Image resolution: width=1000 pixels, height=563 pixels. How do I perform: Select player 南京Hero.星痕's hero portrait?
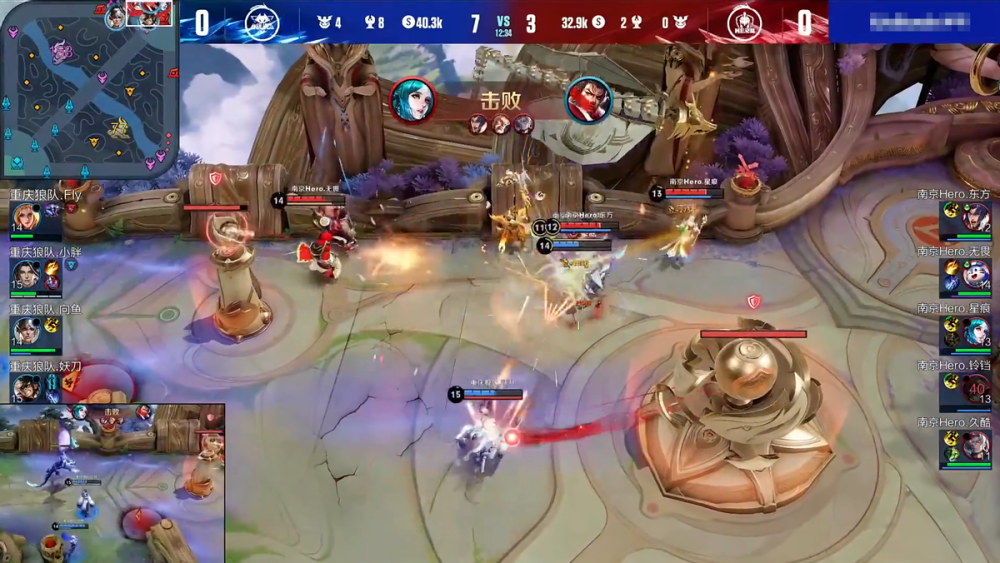tap(975, 331)
